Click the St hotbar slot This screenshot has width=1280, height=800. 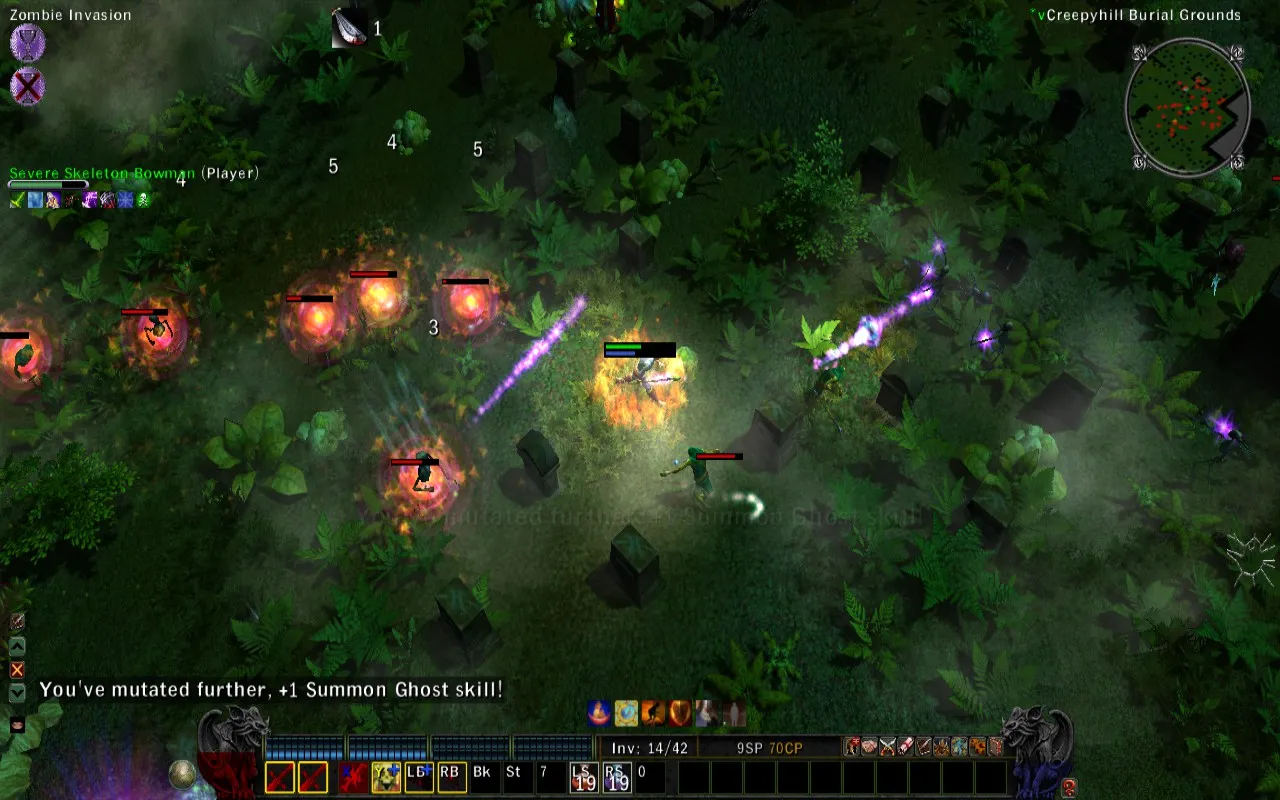coord(514,776)
